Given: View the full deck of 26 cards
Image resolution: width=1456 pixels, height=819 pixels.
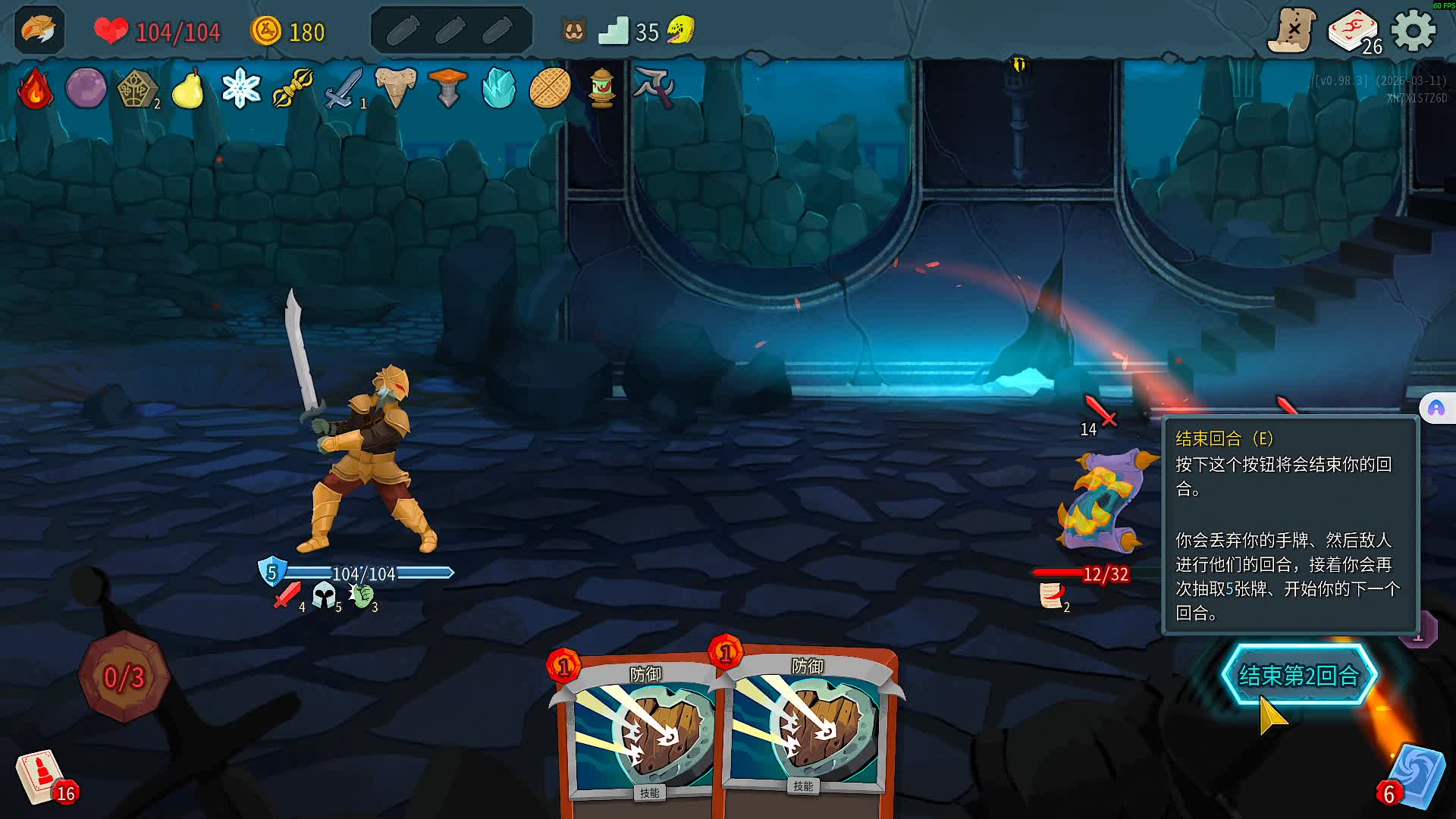Looking at the screenshot, I should pyautogui.click(x=1354, y=32).
